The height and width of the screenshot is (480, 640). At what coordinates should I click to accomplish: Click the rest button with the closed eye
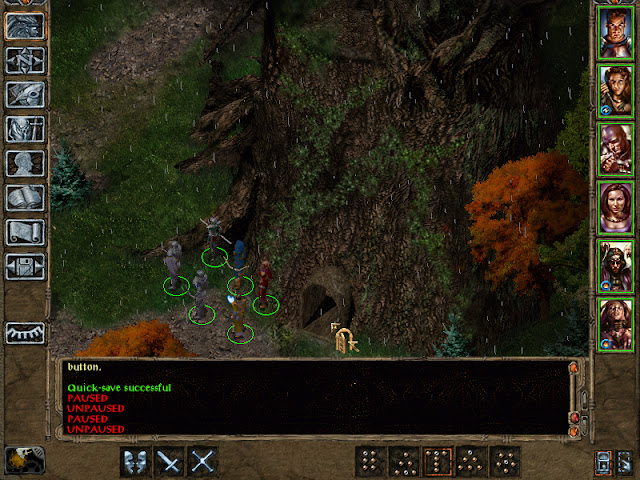tap(24, 332)
